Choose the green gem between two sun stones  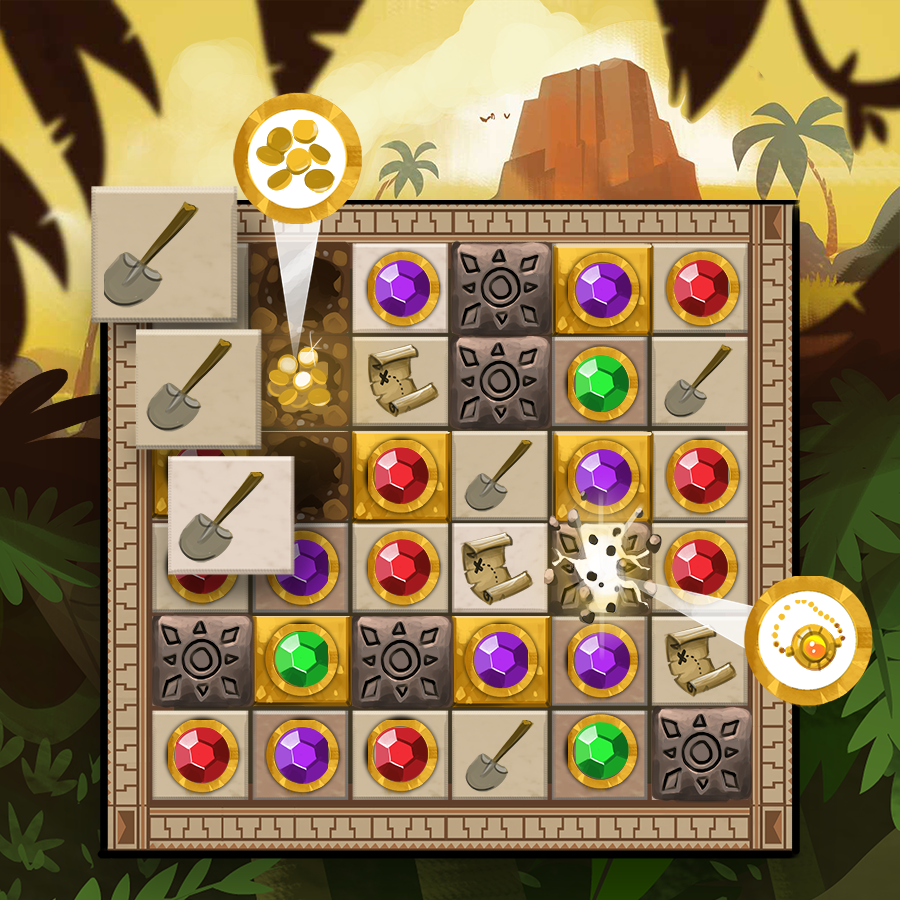click(301, 661)
